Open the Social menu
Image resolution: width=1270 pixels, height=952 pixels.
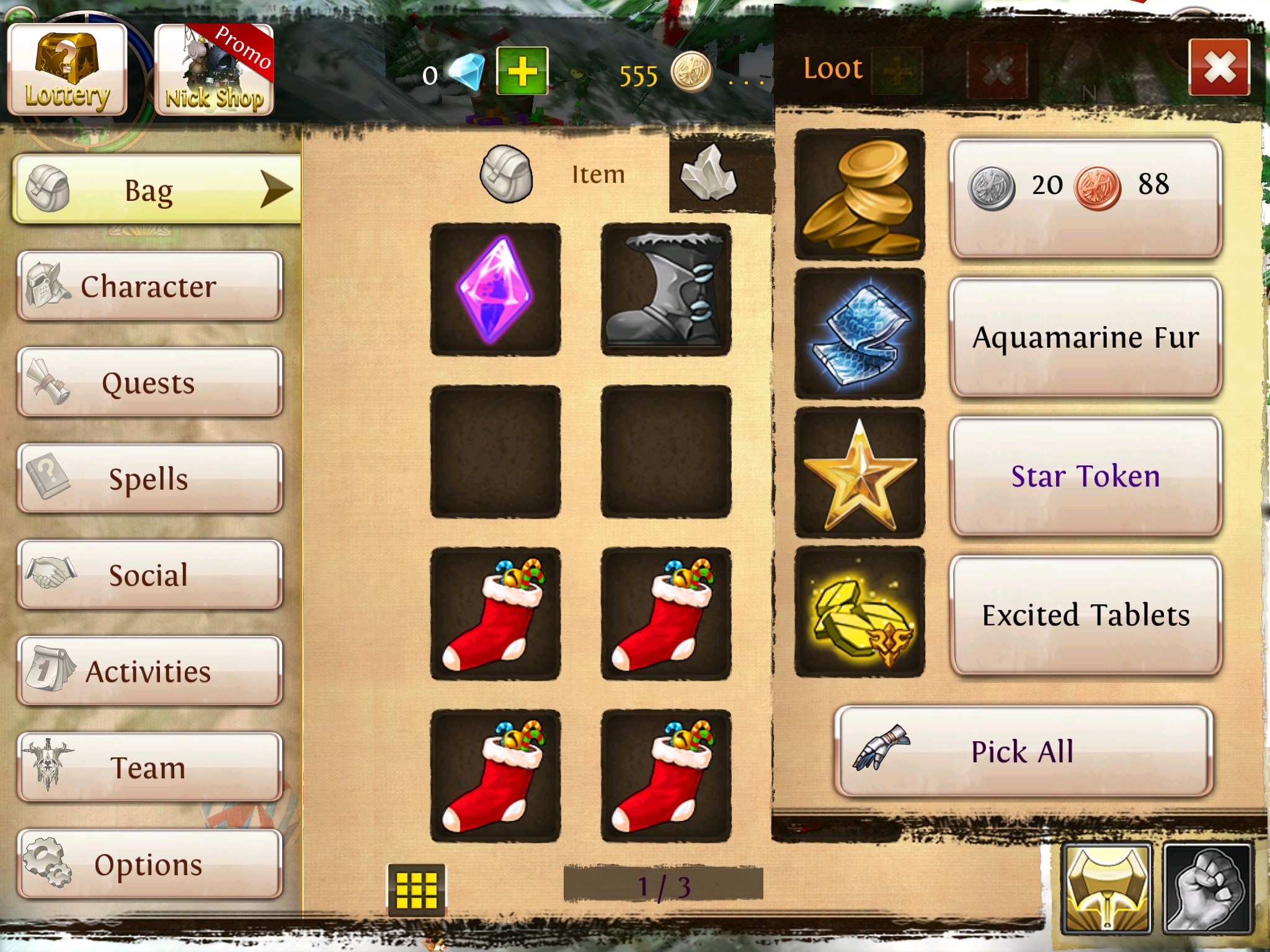(x=149, y=575)
